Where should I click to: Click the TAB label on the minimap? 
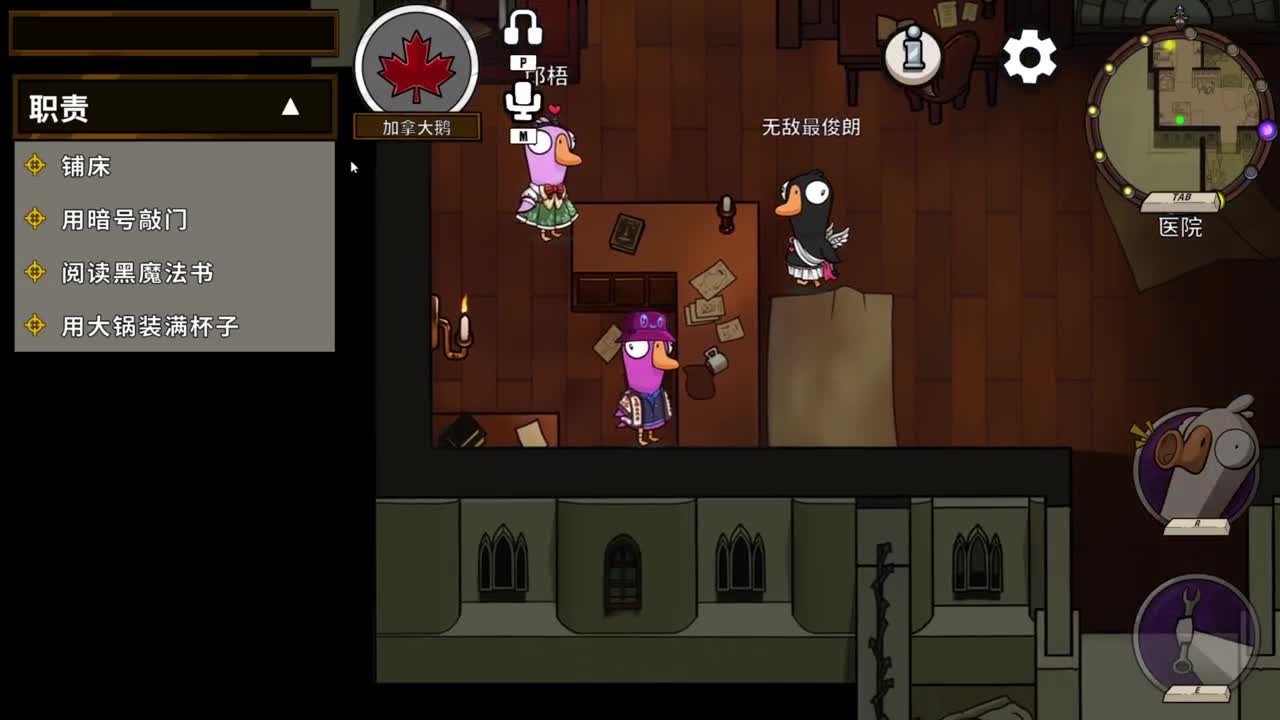(x=1183, y=196)
